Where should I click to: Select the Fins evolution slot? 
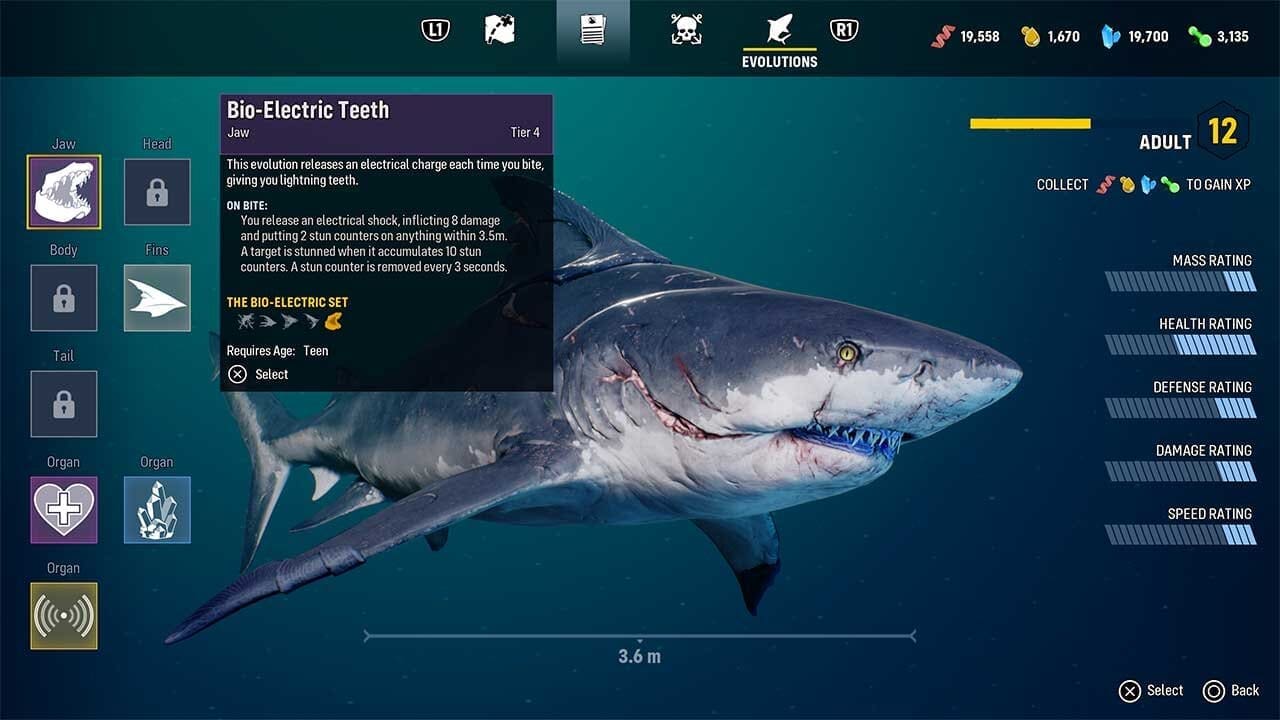(157, 298)
